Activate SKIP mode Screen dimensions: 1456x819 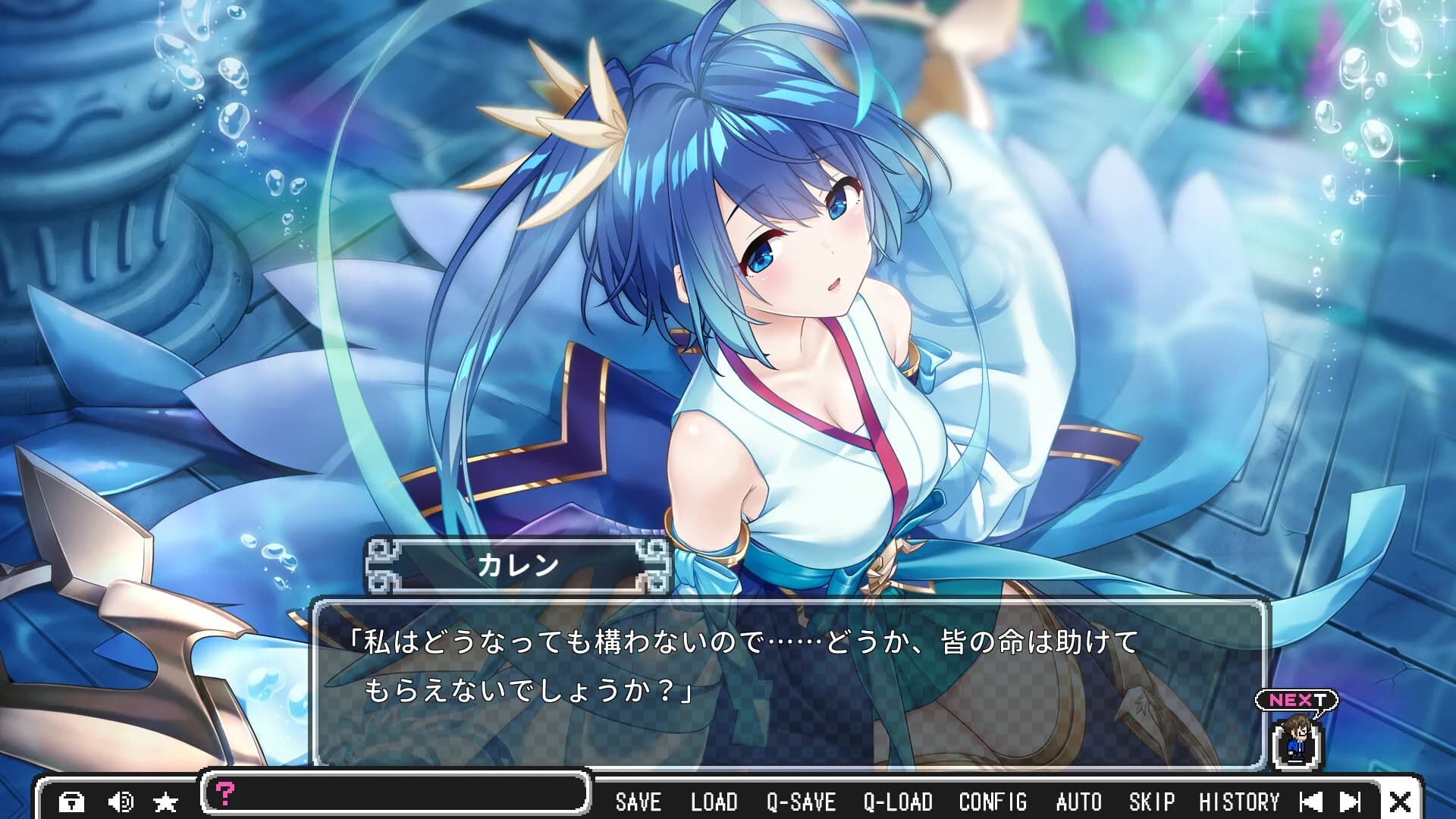[x=1151, y=802]
